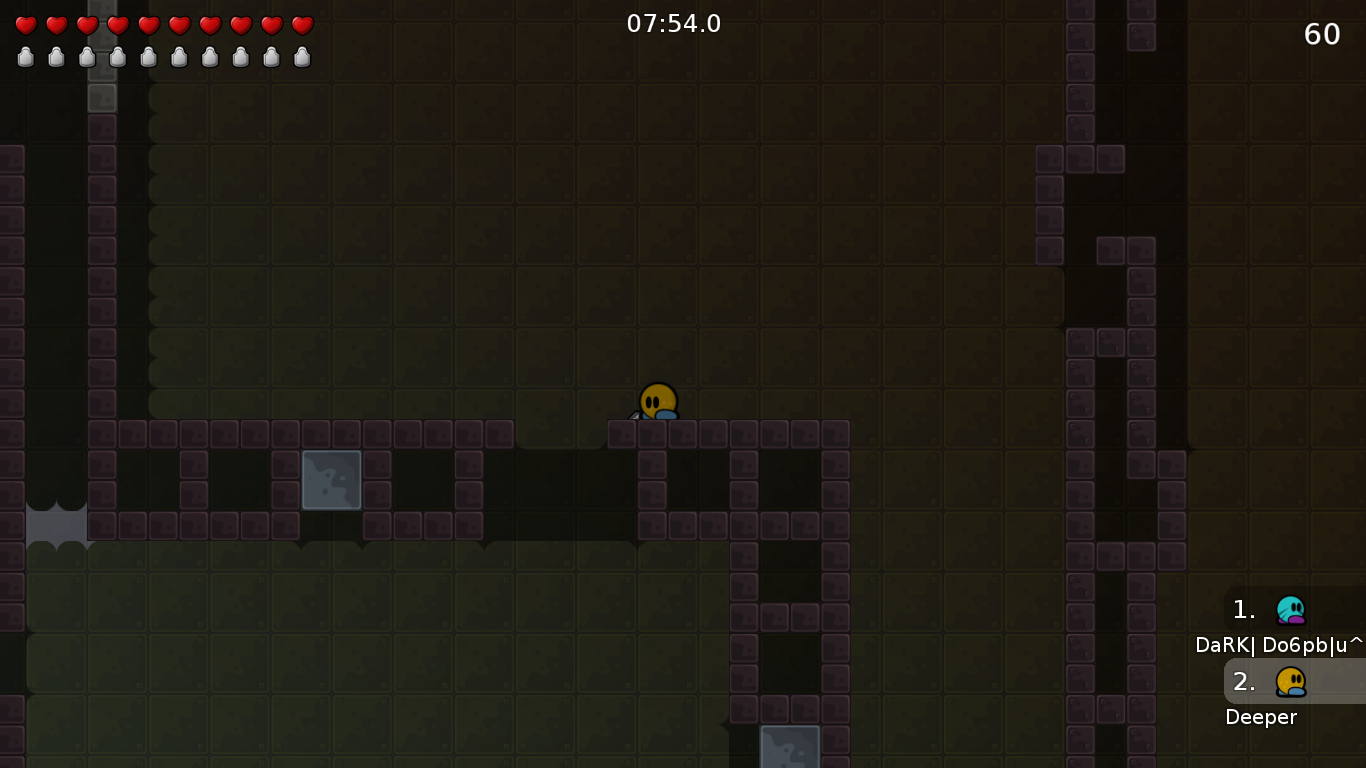Click the rightmost armor shield pickup icon
1366x768 pixels.
pyautogui.click(x=300, y=57)
